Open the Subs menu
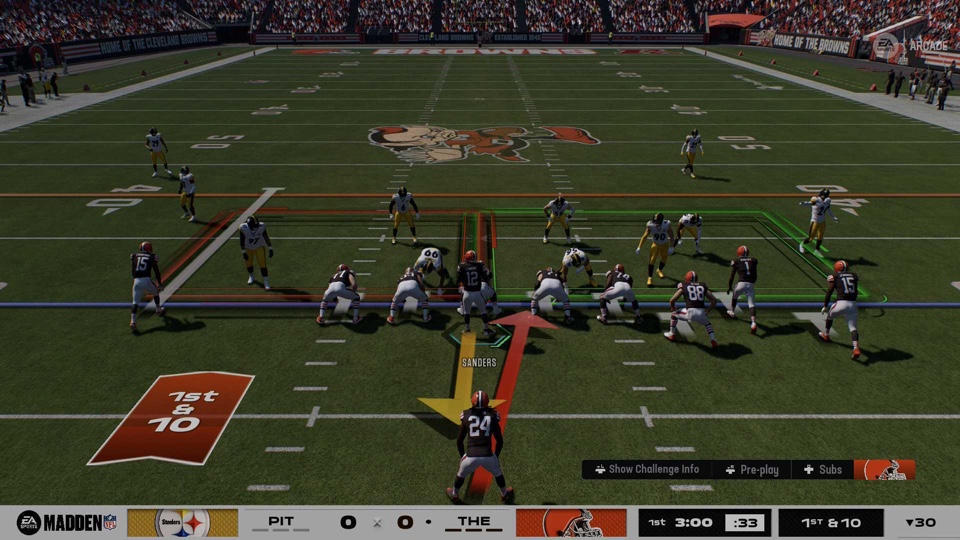This screenshot has height=540, width=960. point(823,470)
